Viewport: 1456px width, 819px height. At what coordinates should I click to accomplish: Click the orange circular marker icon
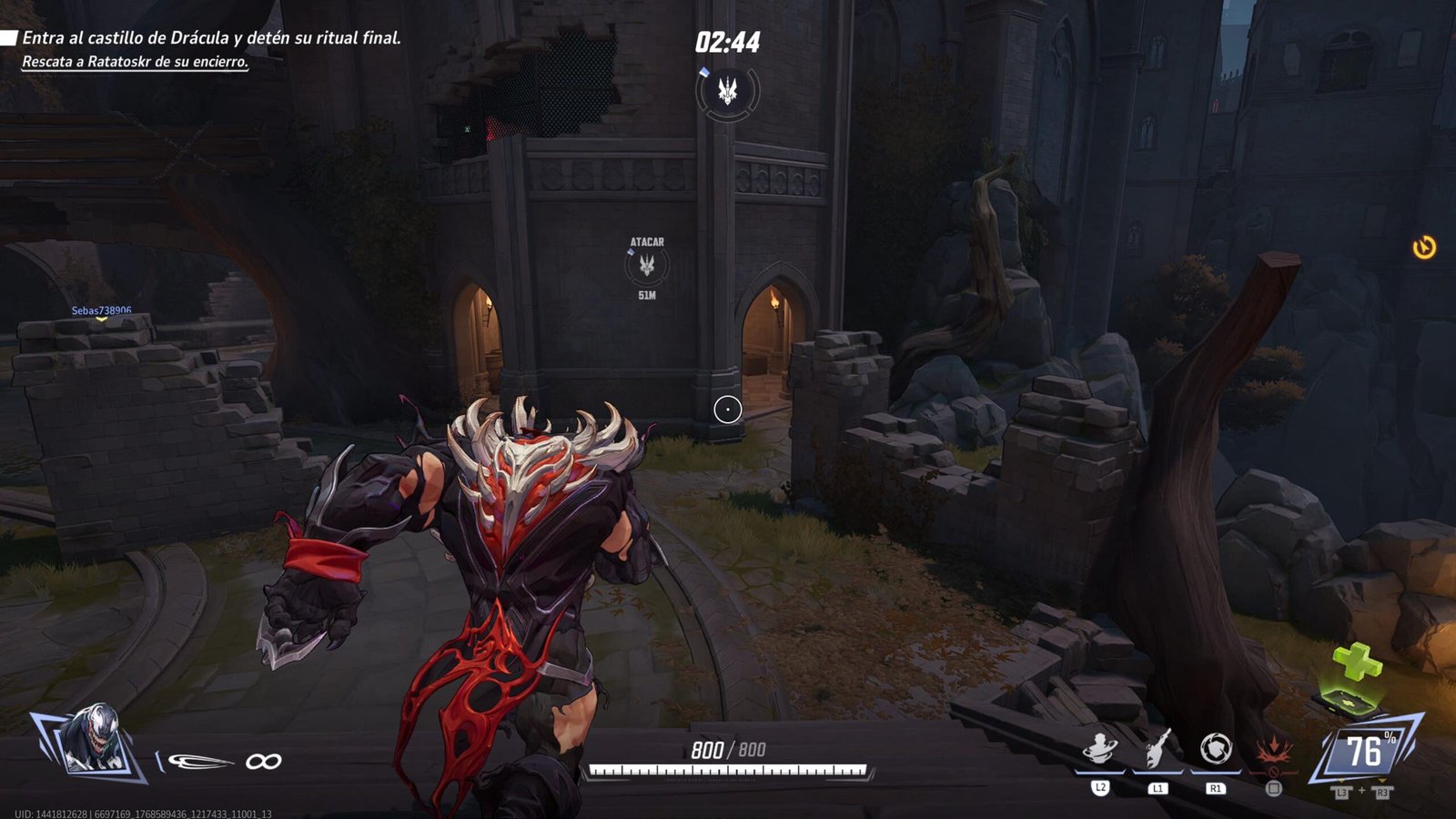click(x=1424, y=247)
